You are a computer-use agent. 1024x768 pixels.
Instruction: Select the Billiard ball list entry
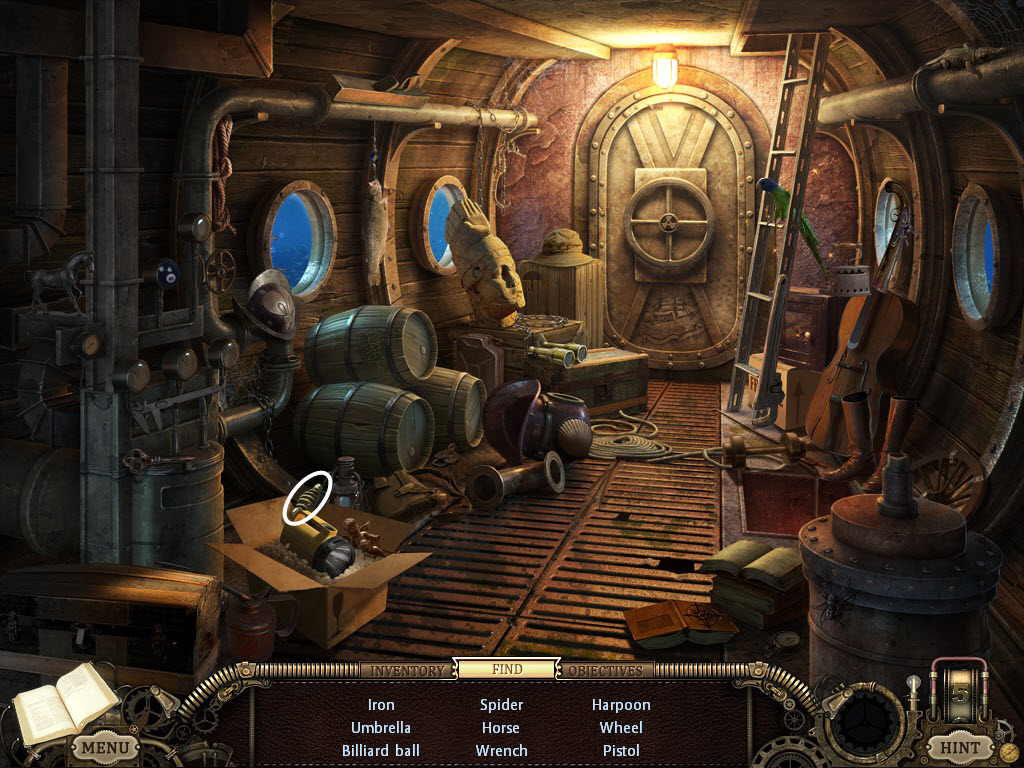[381, 751]
